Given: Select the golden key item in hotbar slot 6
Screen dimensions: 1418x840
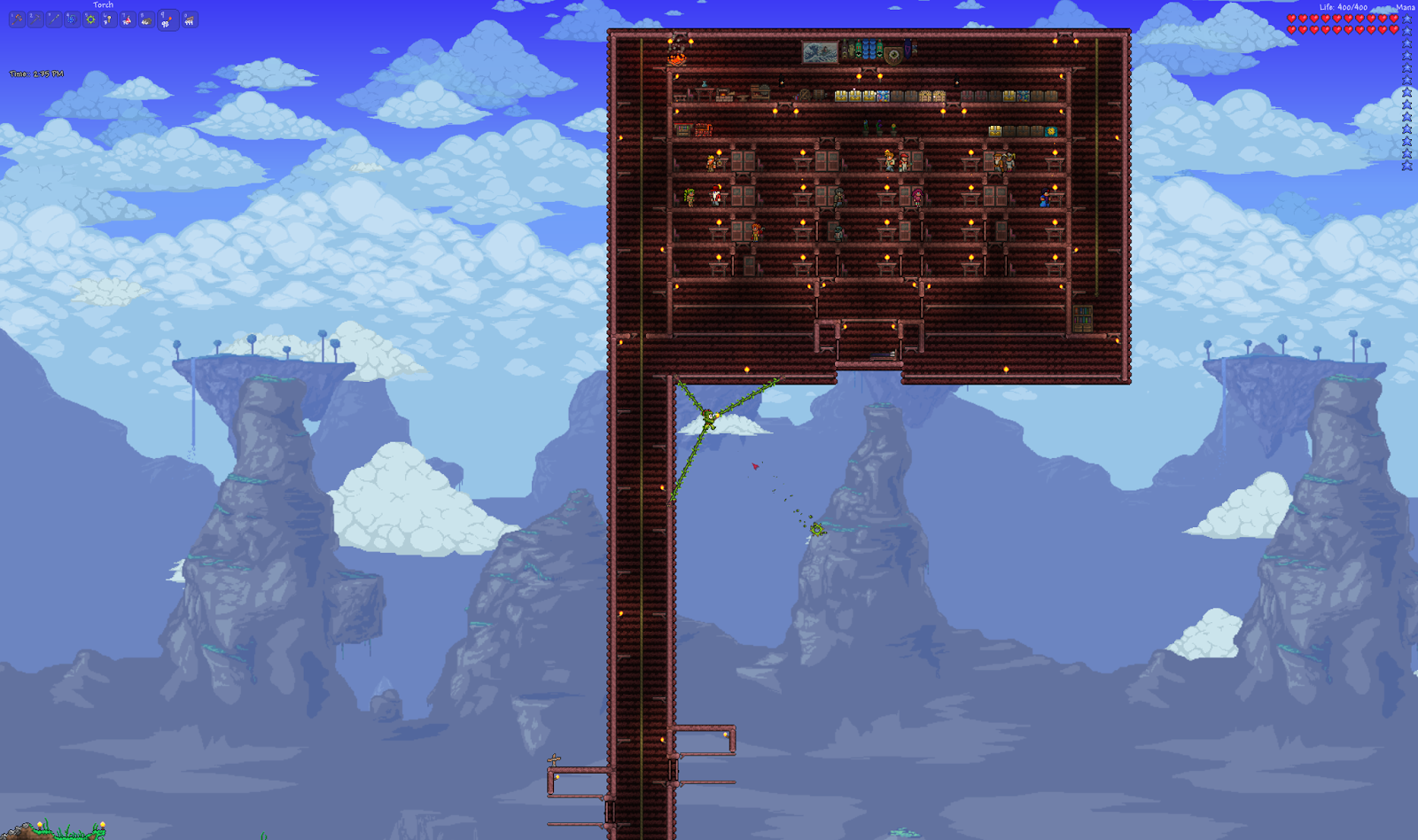Looking at the screenshot, I should [x=110, y=19].
